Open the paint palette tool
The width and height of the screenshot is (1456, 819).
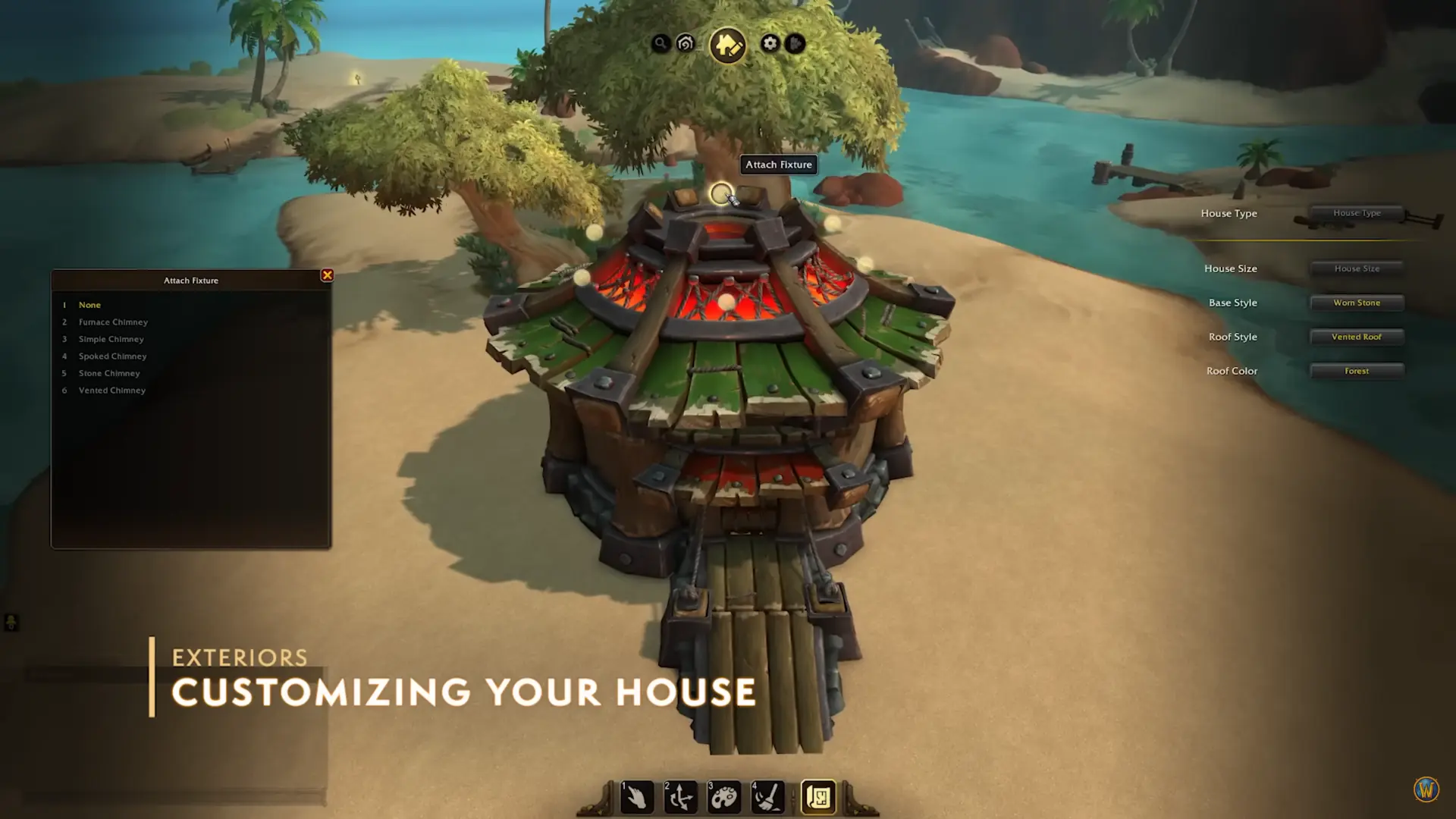point(724,797)
